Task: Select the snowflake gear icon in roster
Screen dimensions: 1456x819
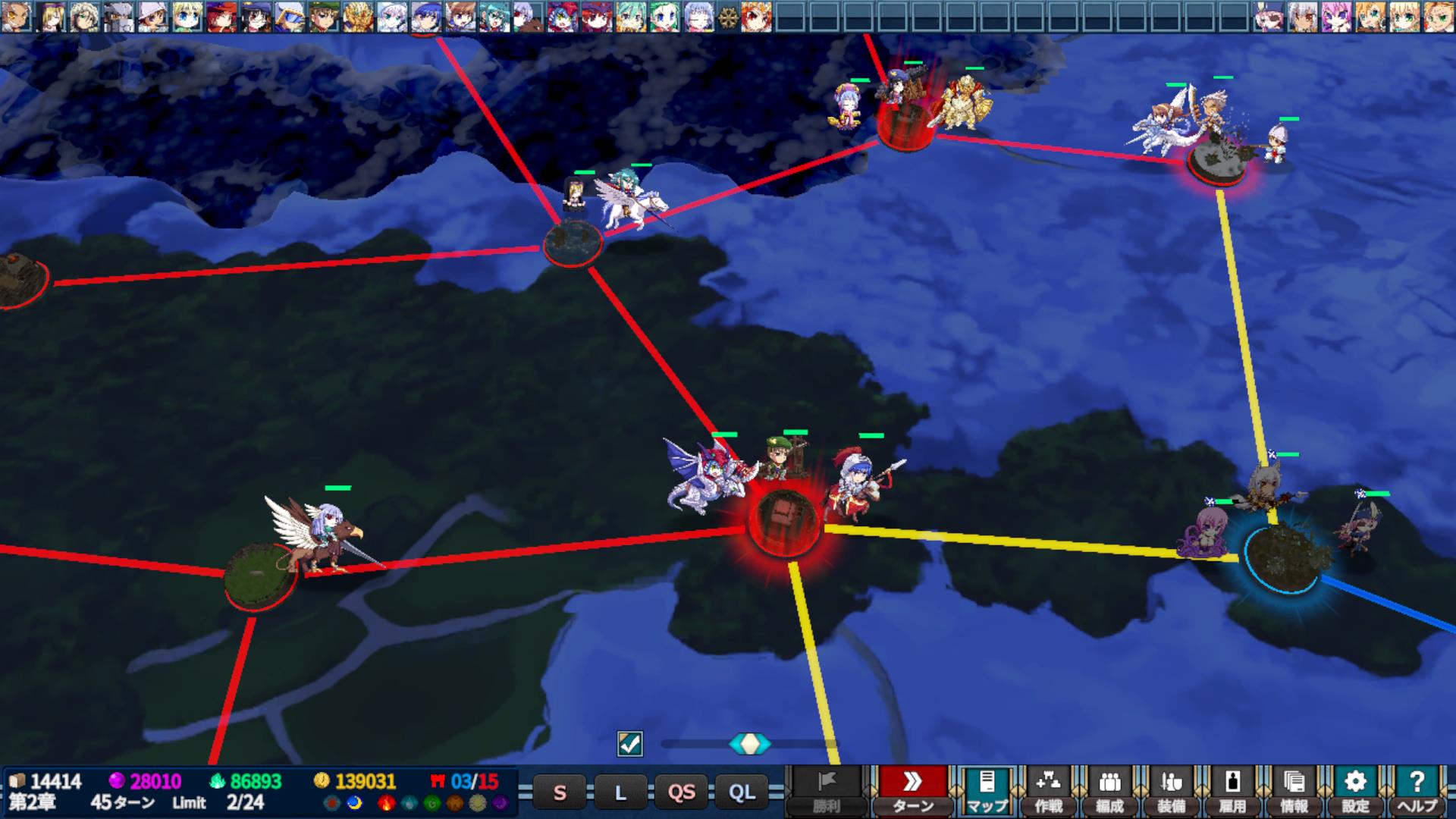Action: 728,17
